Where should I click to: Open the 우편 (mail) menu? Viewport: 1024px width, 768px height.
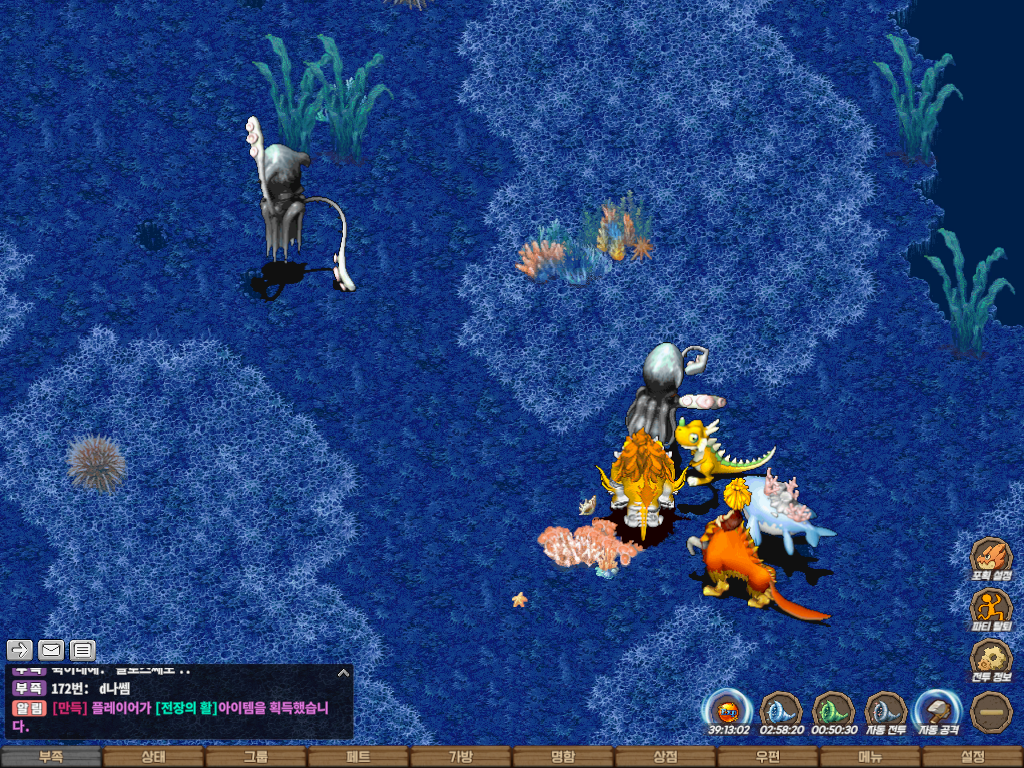coord(767,757)
